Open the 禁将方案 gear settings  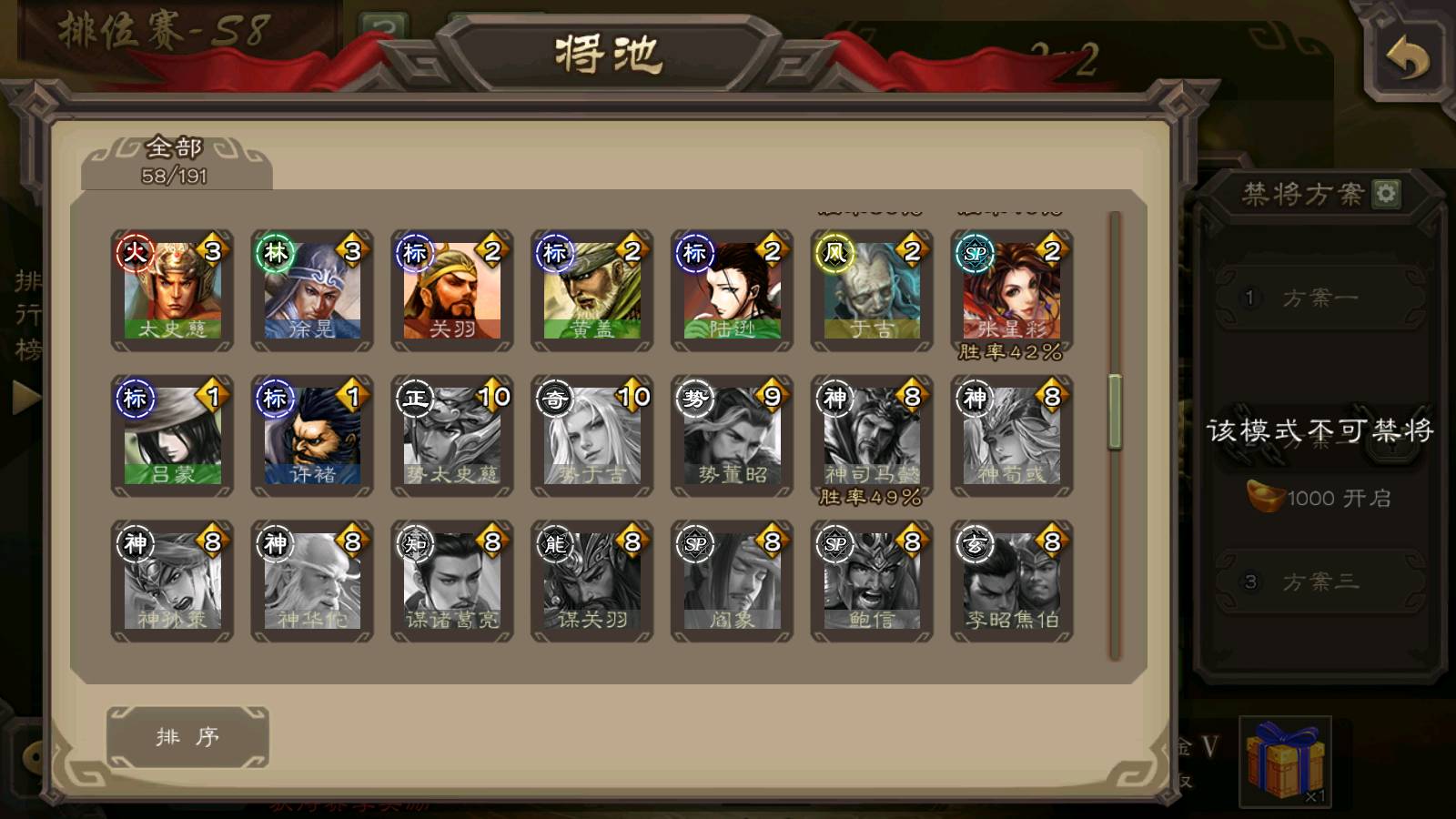(x=1386, y=193)
